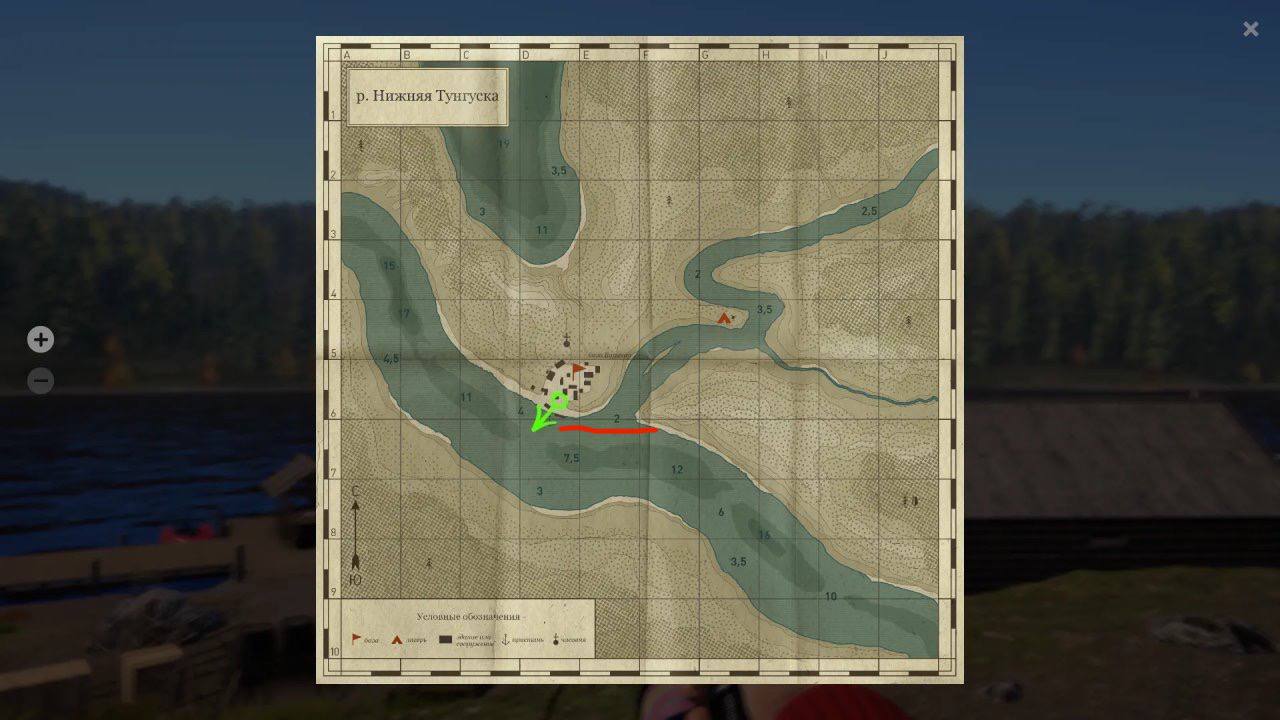
Task: Click the red base flag in the village
Action: point(577,367)
